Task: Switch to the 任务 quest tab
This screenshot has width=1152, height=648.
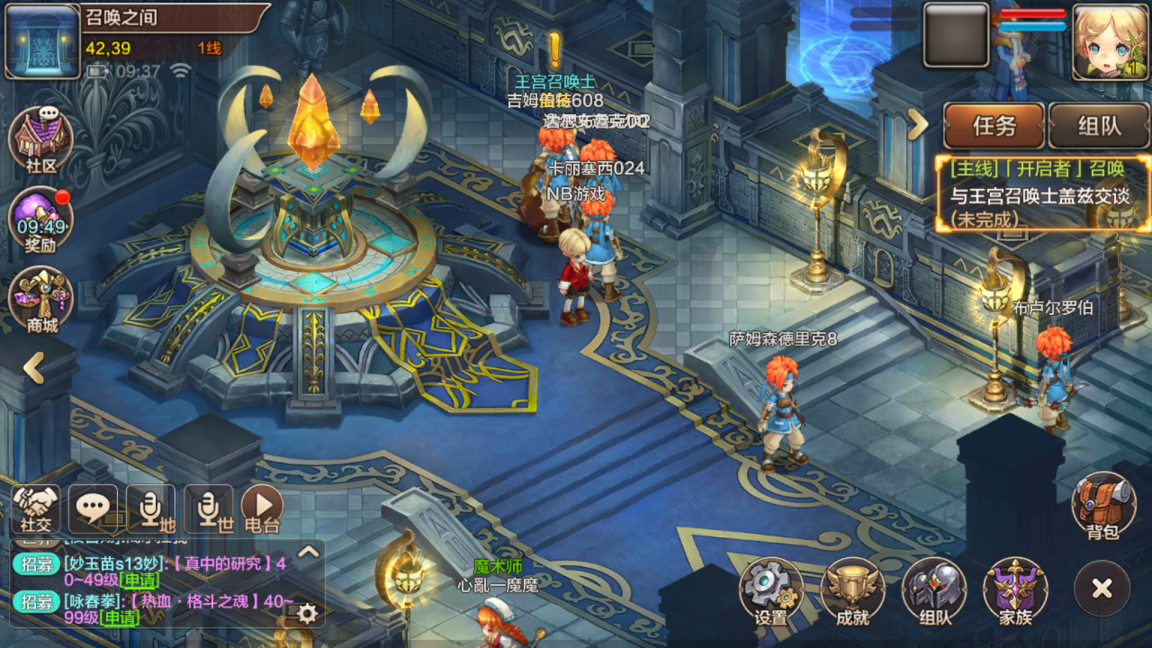Action: coord(994,126)
